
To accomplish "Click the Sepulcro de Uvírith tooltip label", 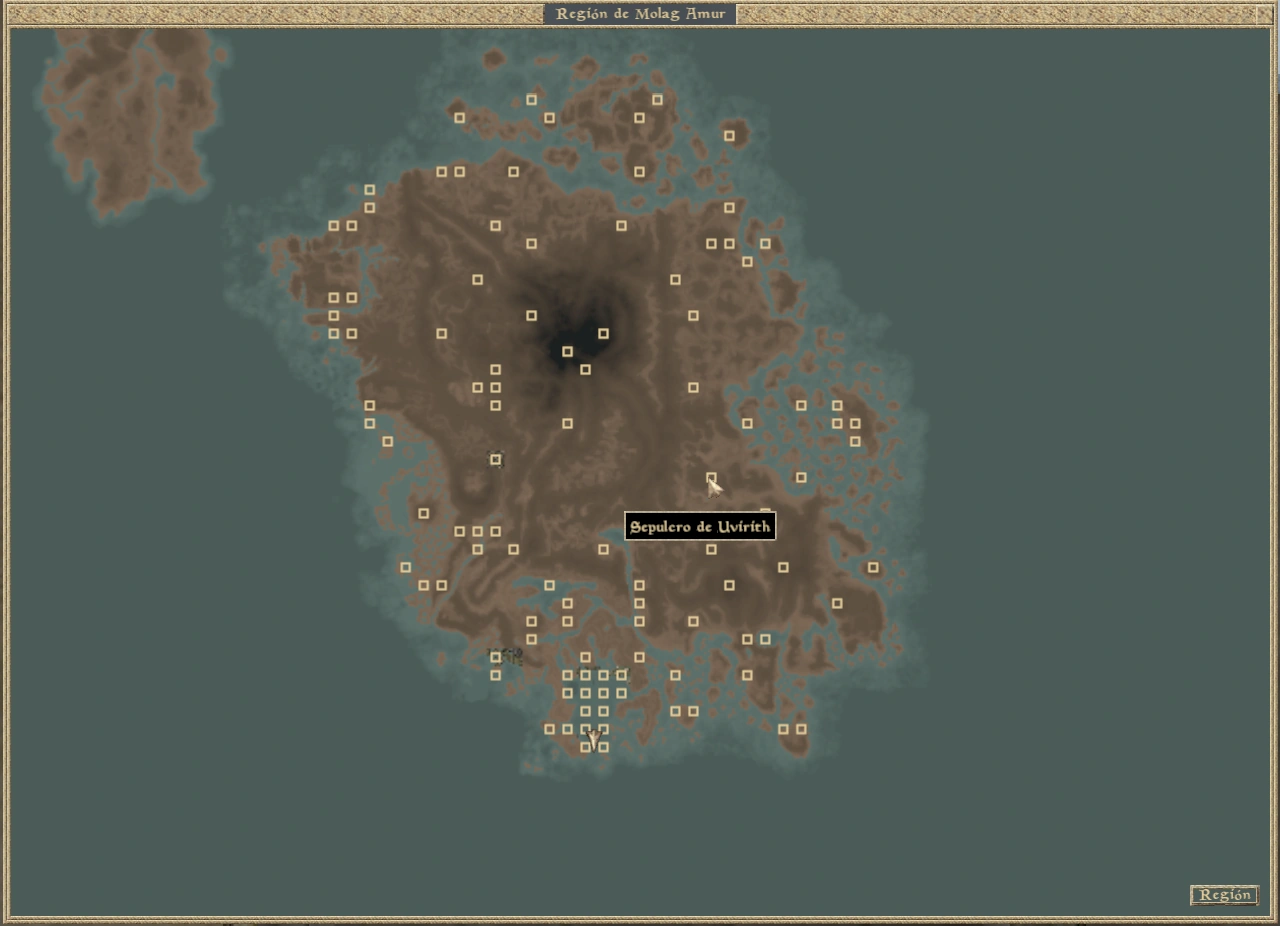I will click(700, 526).
